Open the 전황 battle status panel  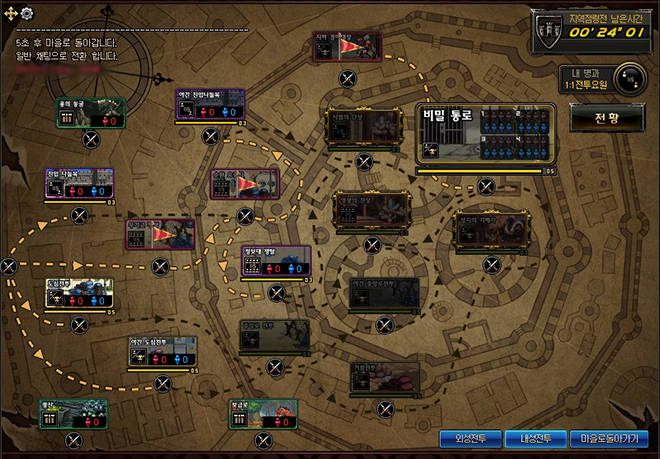point(608,117)
